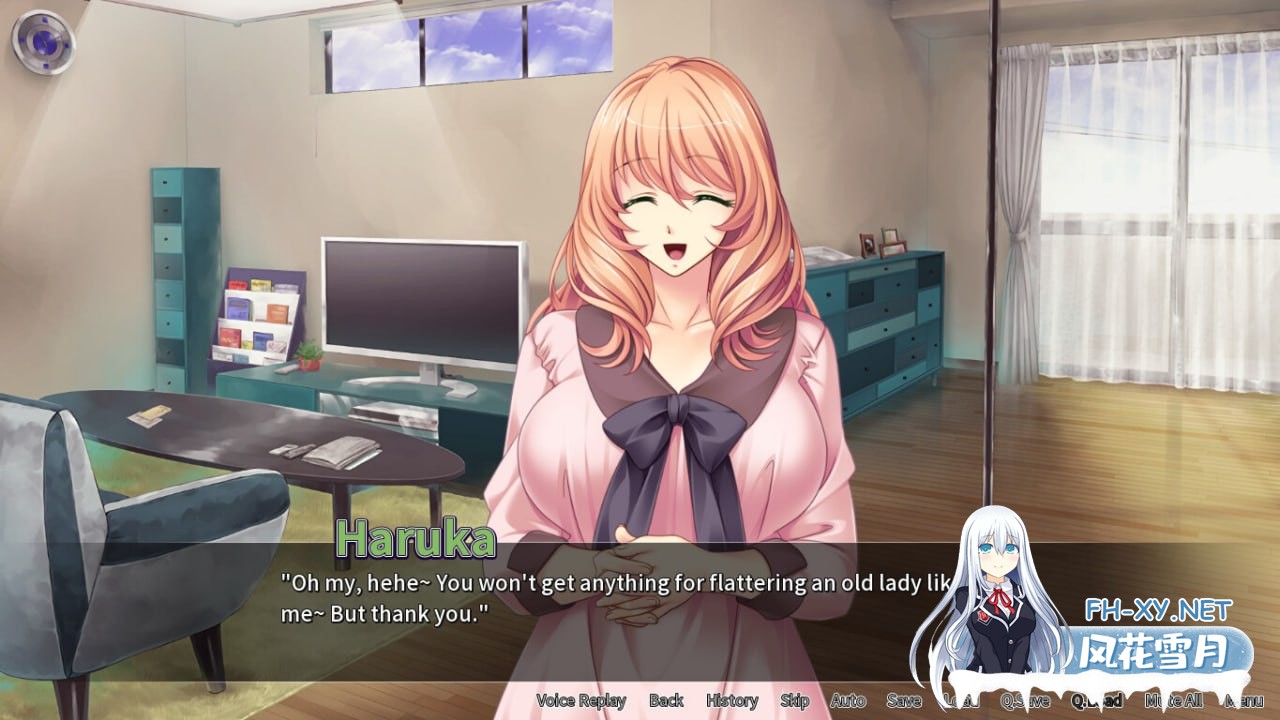This screenshot has width=1280, height=720.
Task: Go to the previous line with Back
Action: (666, 701)
